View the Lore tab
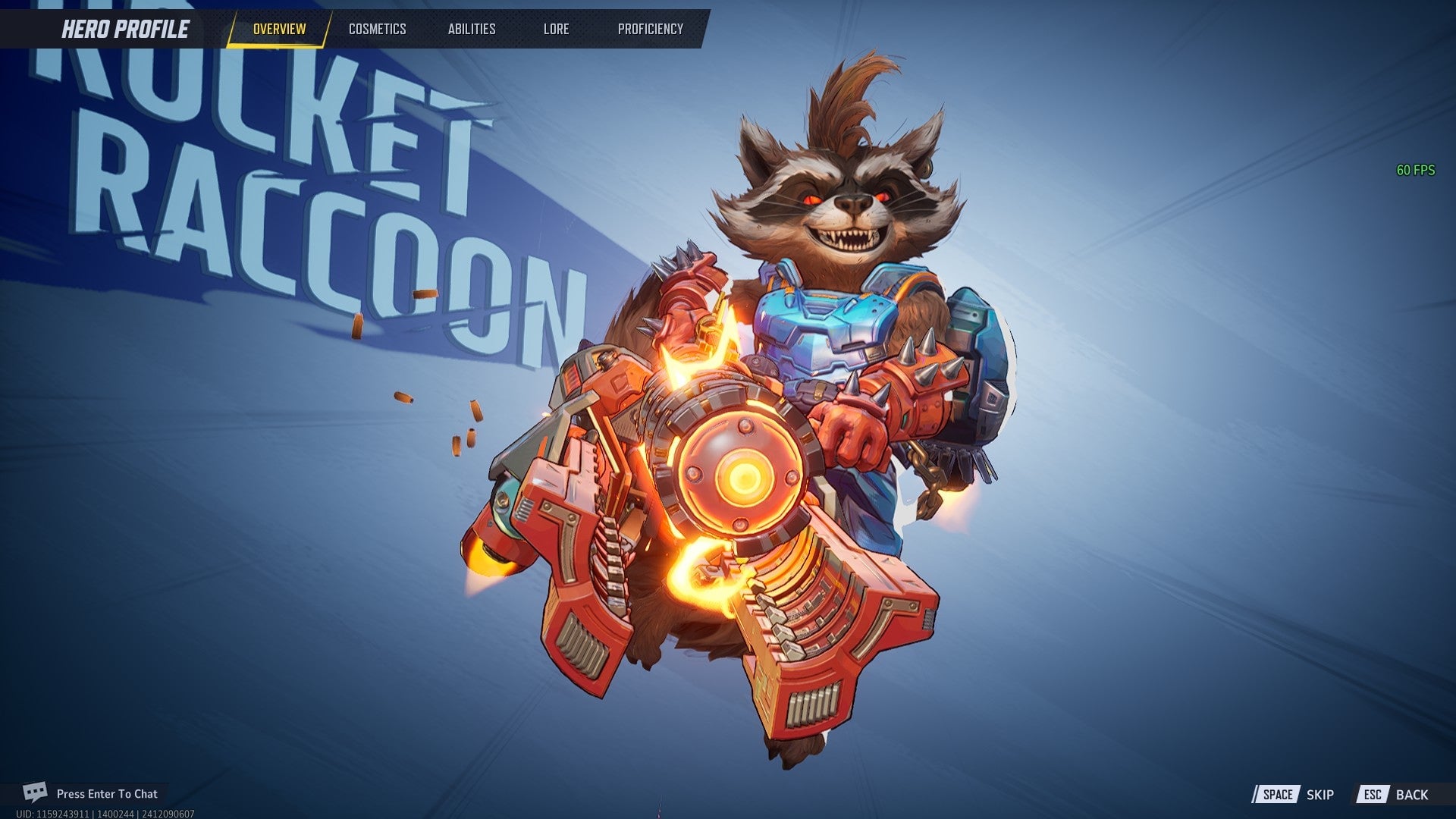The height and width of the screenshot is (819, 1456). (556, 30)
